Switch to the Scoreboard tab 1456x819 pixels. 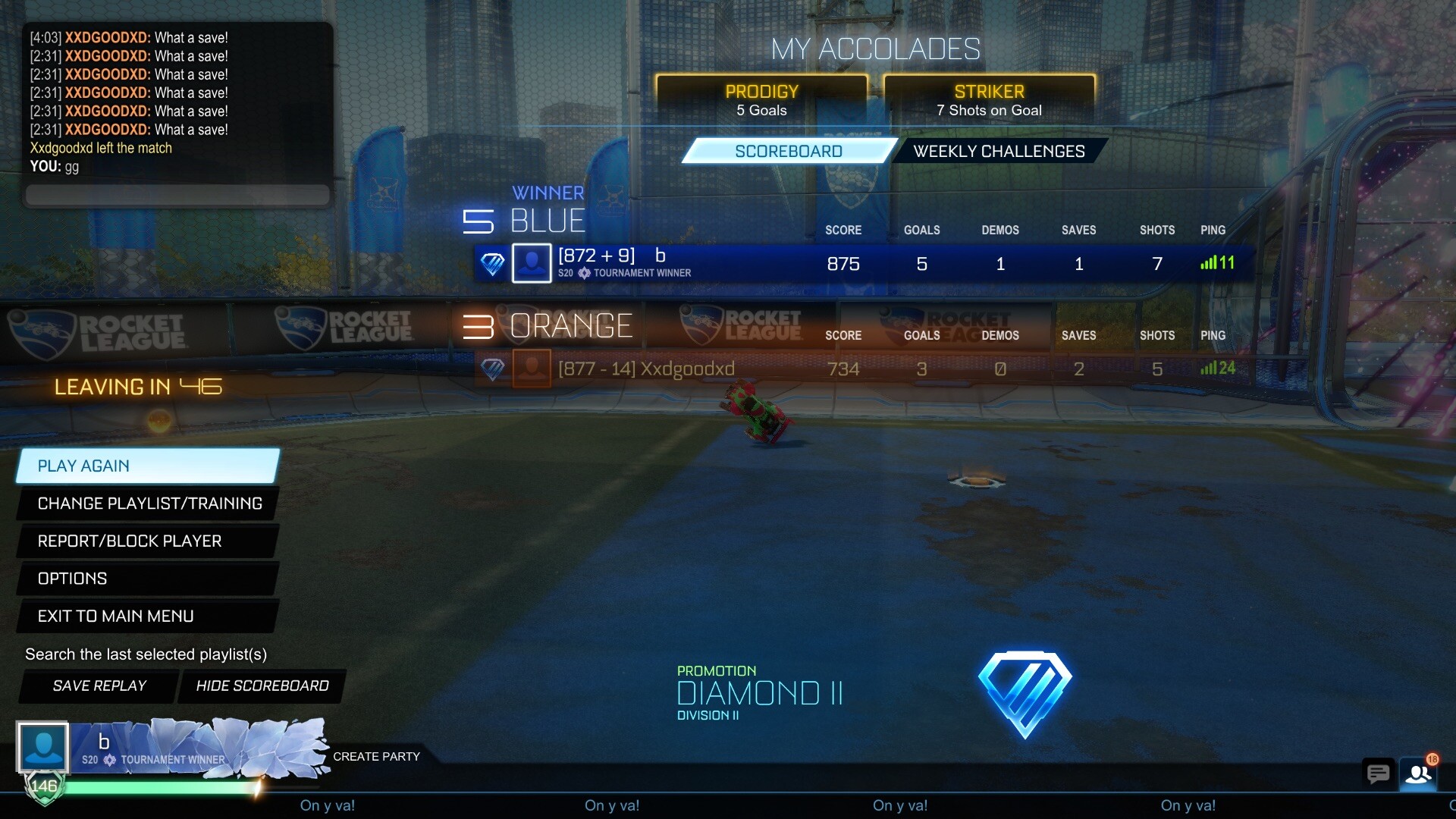(789, 150)
